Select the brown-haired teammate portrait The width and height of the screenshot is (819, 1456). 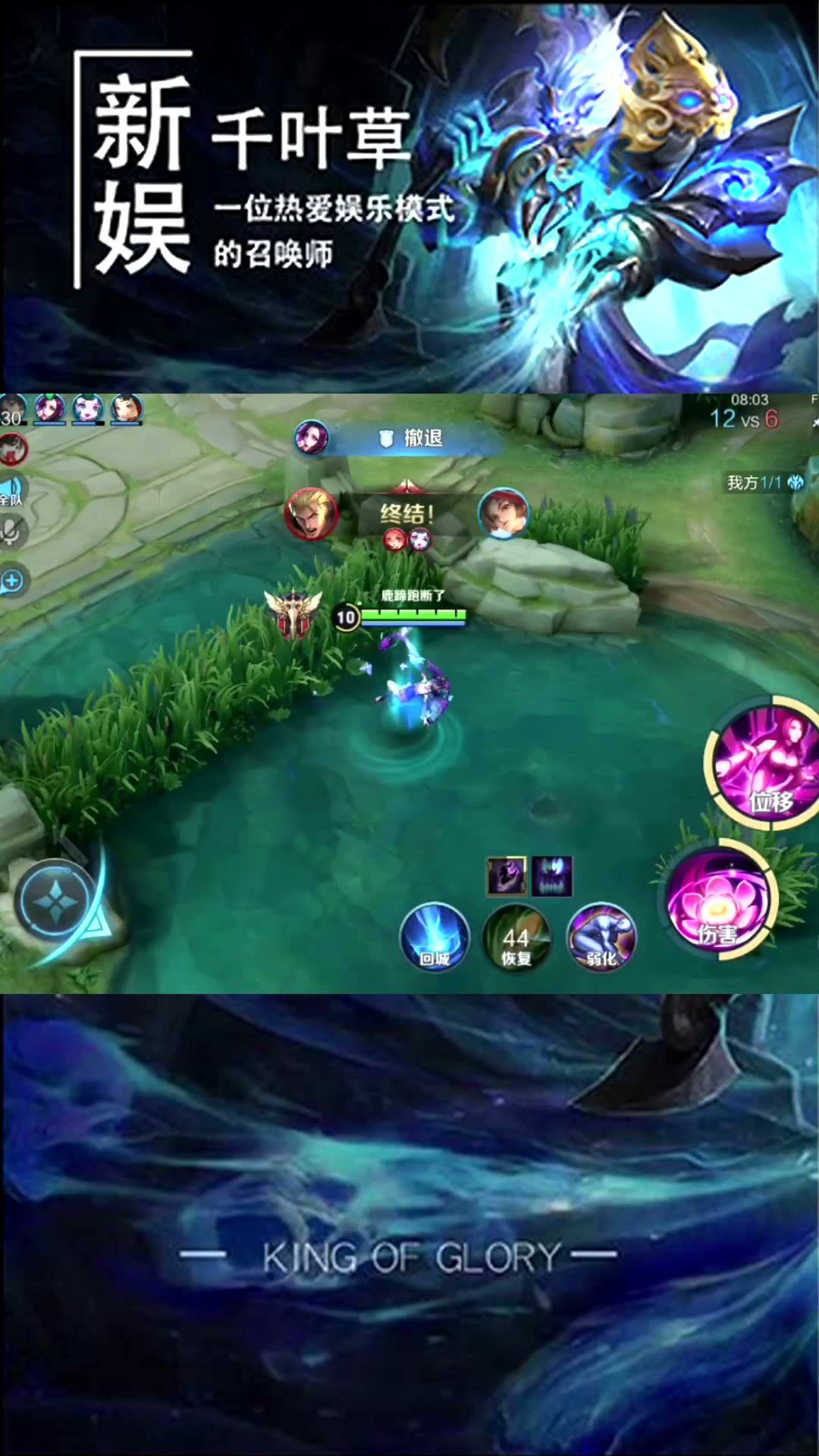(x=126, y=409)
